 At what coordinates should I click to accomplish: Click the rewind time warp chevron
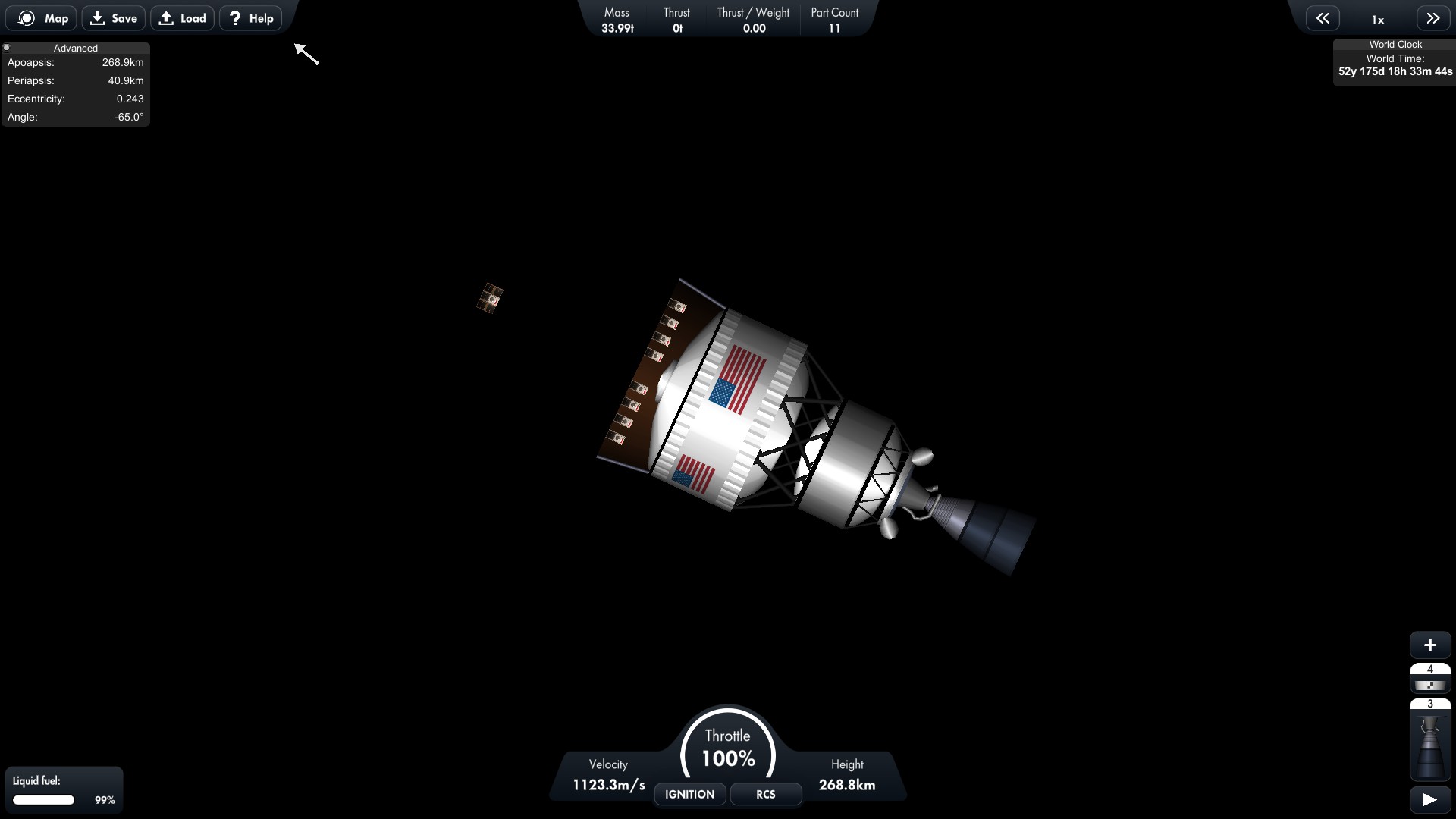(x=1323, y=17)
